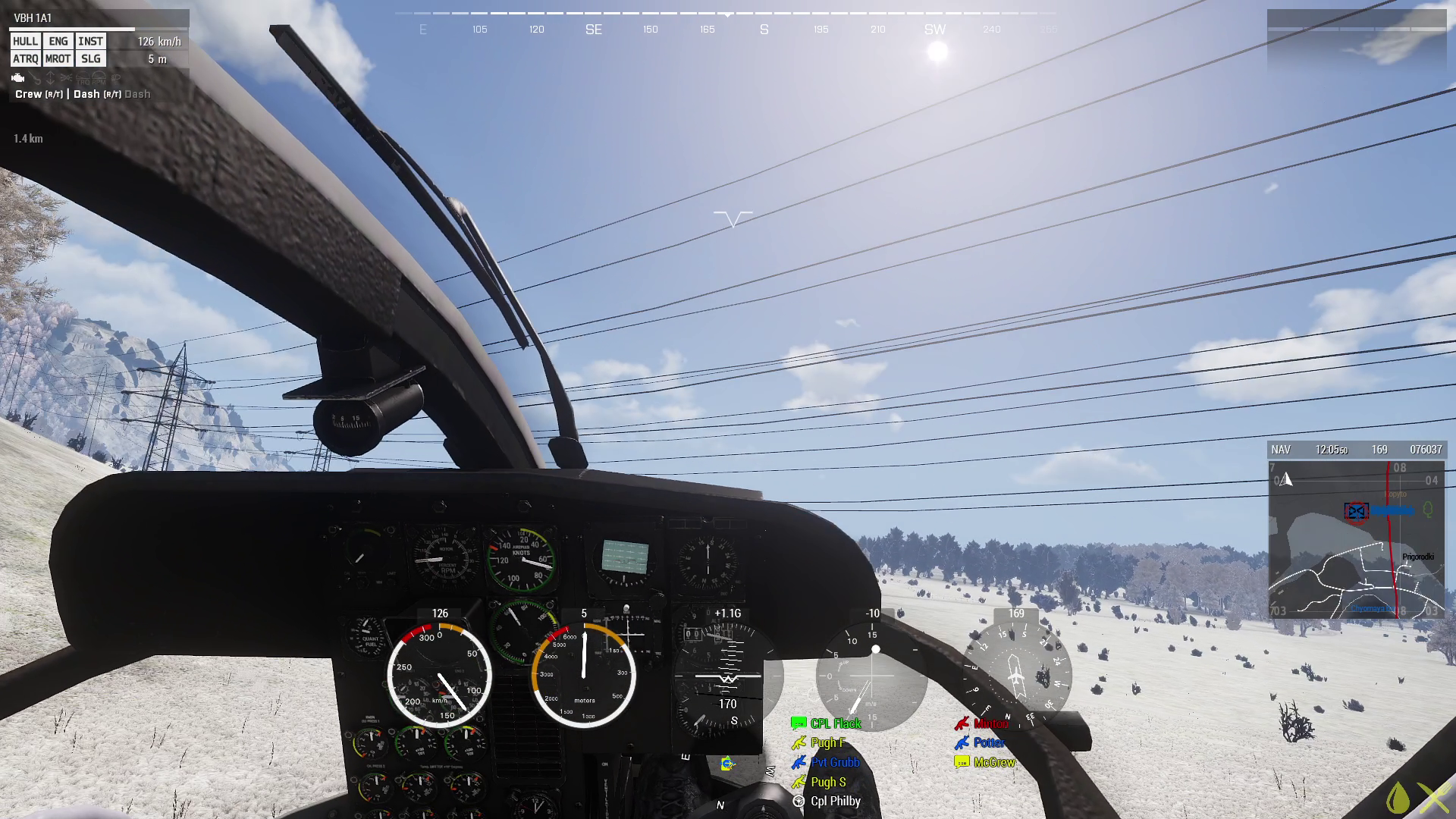Click the north arrow on the NAV minimap
Viewport: 1456px width, 819px height.
tap(1287, 478)
